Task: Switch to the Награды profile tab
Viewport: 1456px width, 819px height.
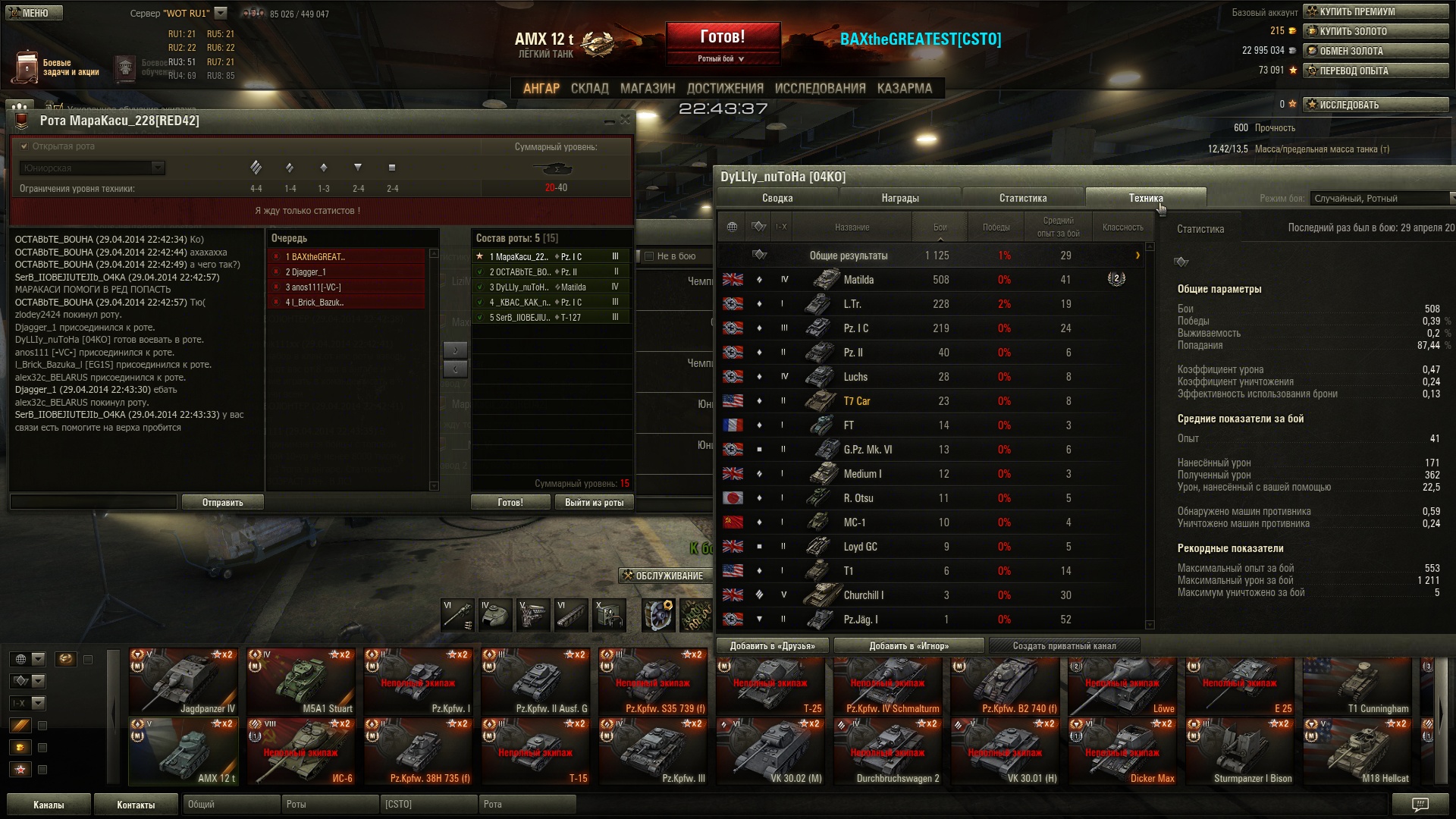Action: click(899, 198)
